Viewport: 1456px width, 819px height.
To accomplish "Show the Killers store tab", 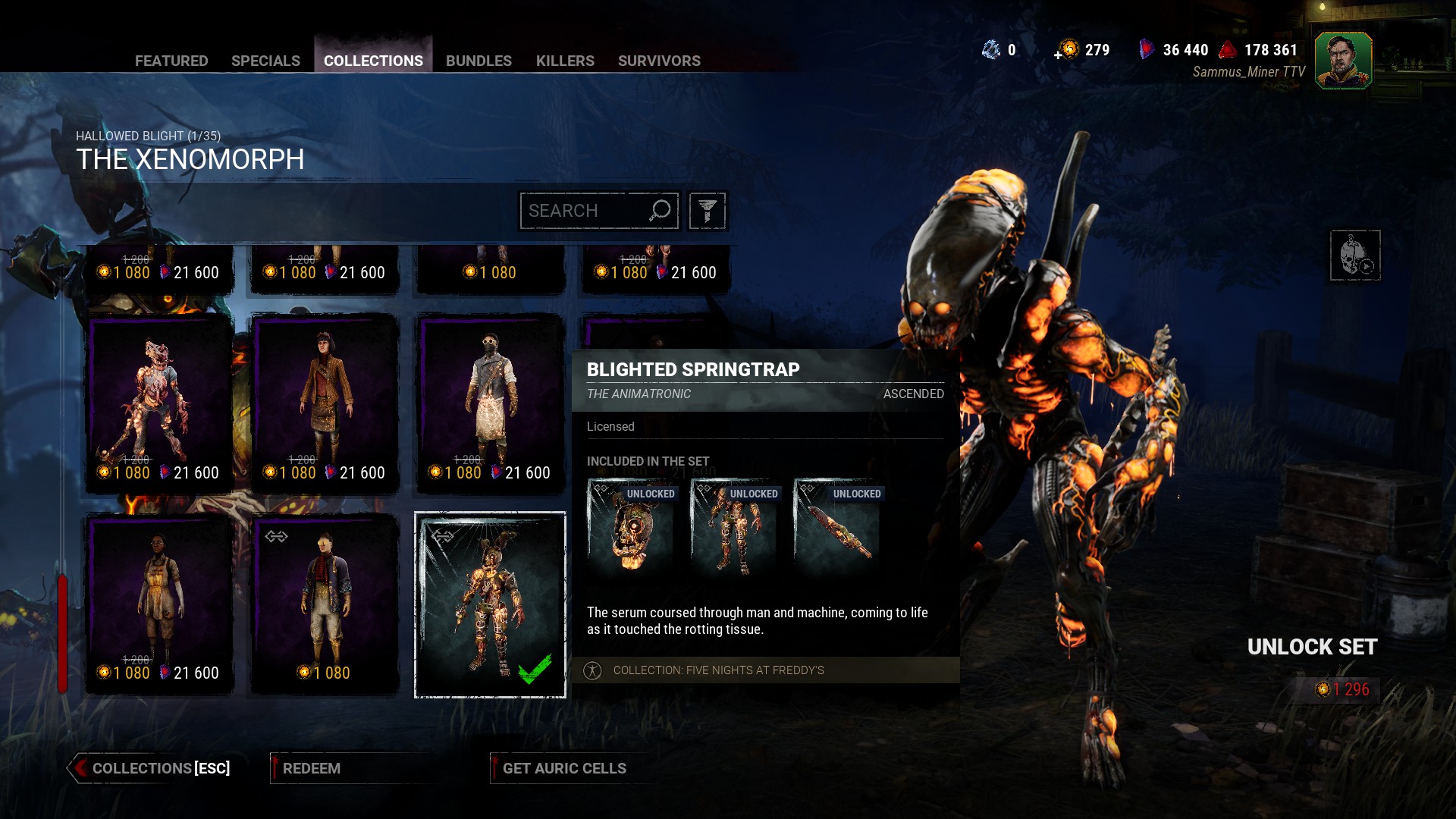I will (x=565, y=61).
